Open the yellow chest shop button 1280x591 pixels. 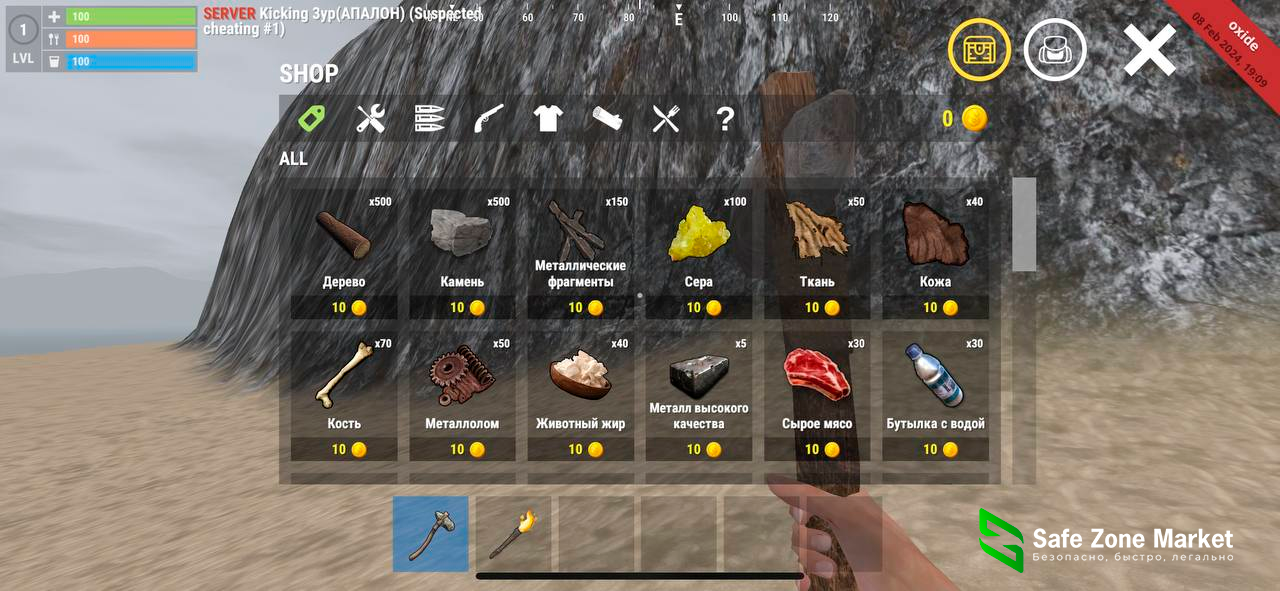pyautogui.click(x=979, y=50)
